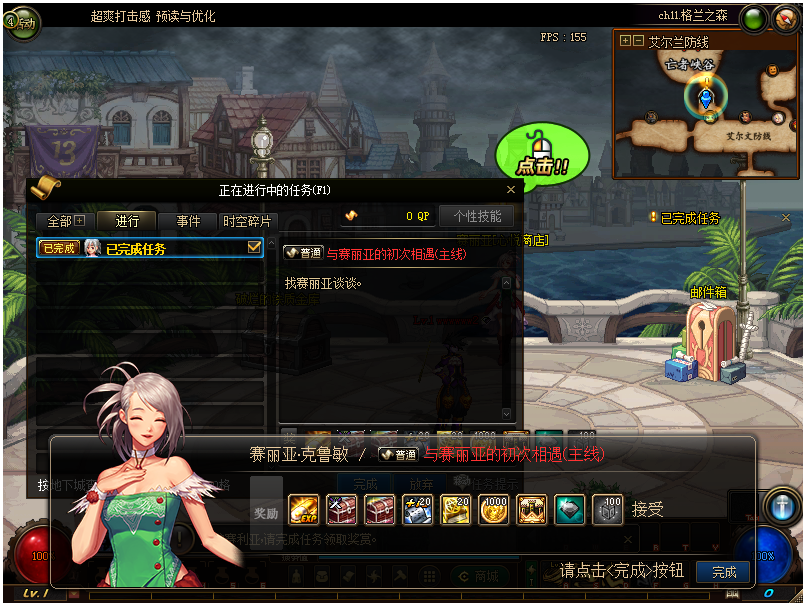This screenshot has height=605, width=806.
Task: Click the round blue sword button
Action: (x=781, y=507)
